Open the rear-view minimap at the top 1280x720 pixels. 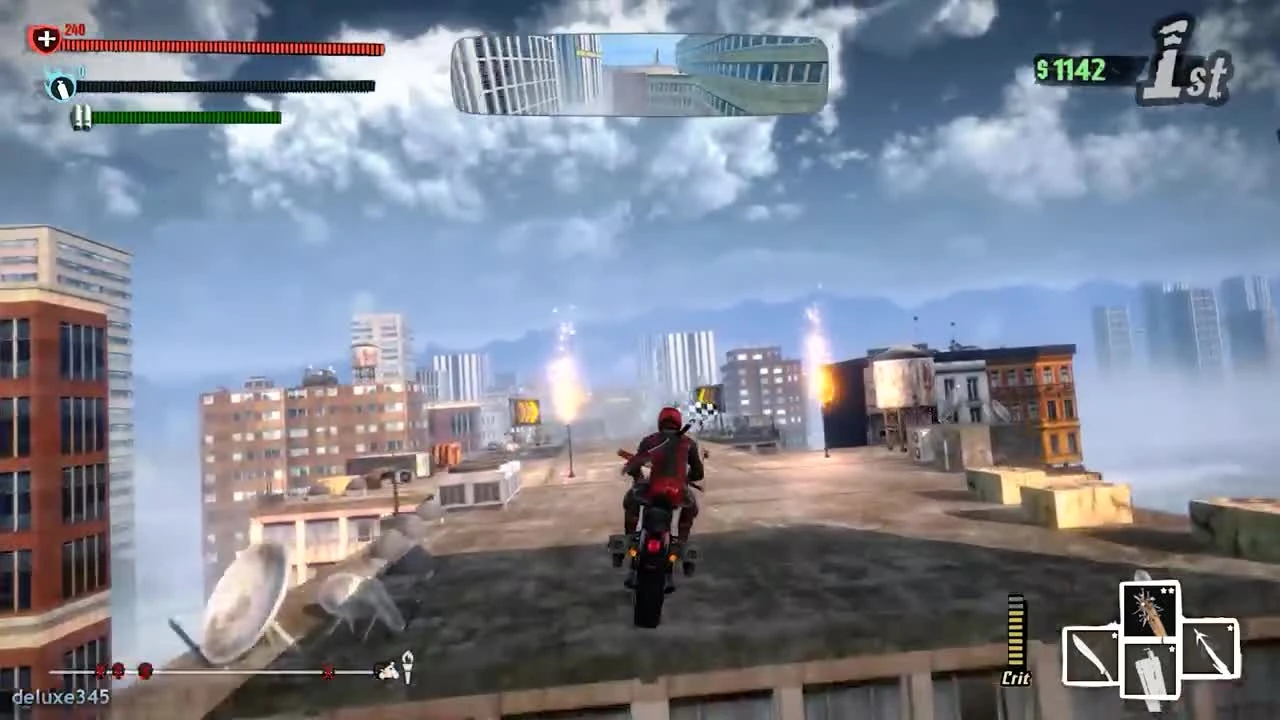(x=640, y=73)
